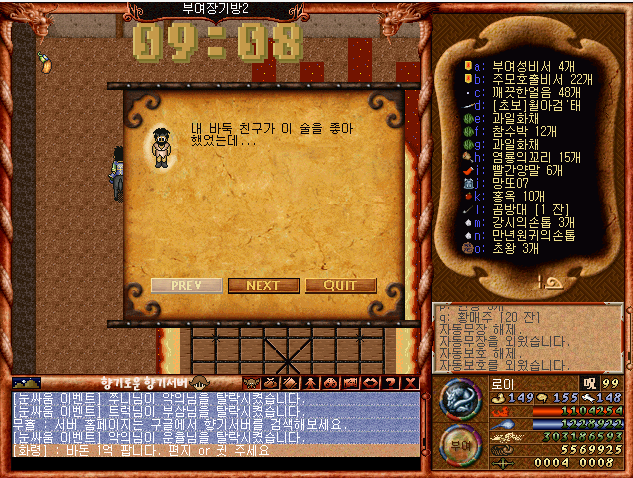Click the skull icon in the toolbar
The image size is (633, 478).
[x=328, y=382]
